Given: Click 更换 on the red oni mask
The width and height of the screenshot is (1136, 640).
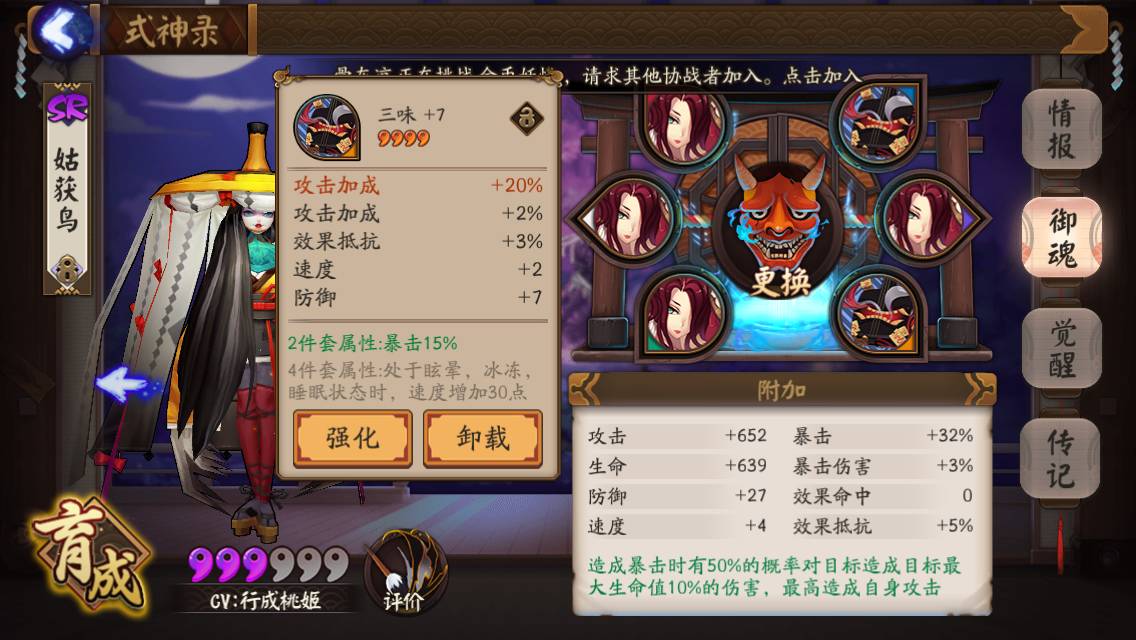Looking at the screenshot, I should point(778,282).
